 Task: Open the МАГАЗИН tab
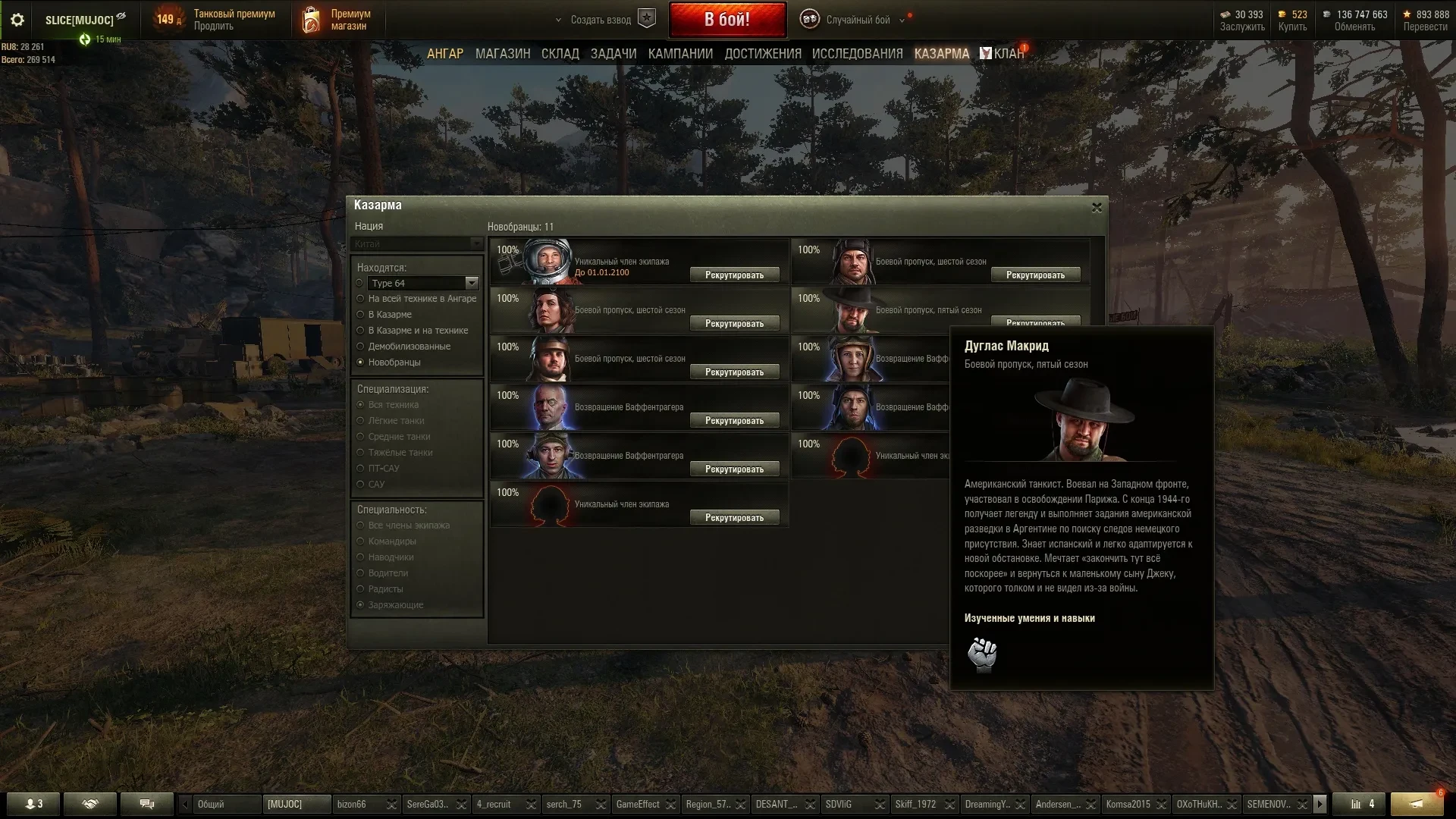503,54
